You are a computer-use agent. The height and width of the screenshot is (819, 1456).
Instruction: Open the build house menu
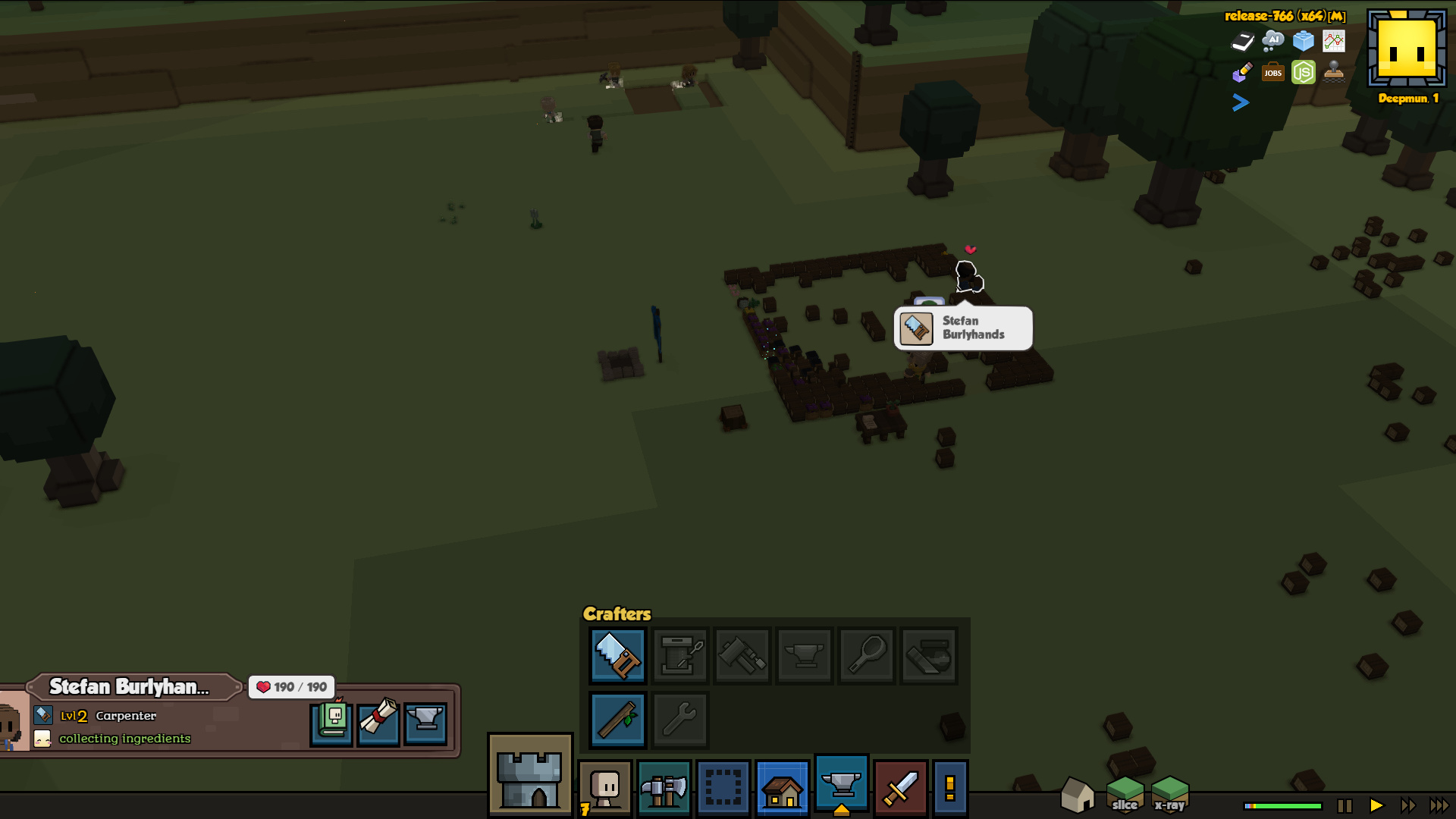(x=783, y=789)
